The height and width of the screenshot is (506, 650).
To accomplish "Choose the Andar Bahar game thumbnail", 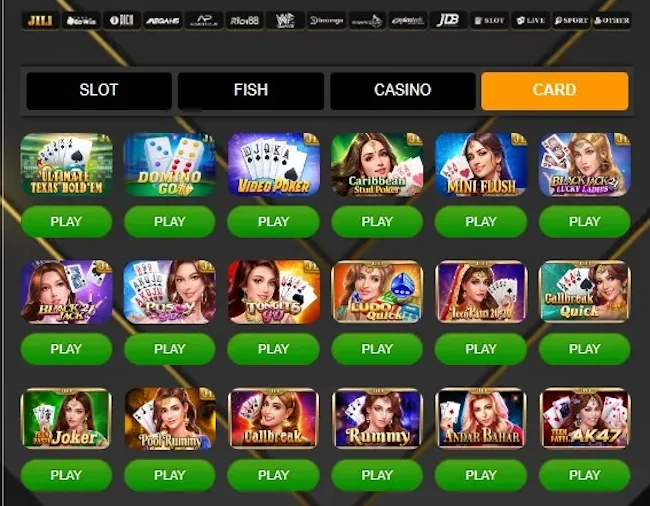I will coord(481,419).
